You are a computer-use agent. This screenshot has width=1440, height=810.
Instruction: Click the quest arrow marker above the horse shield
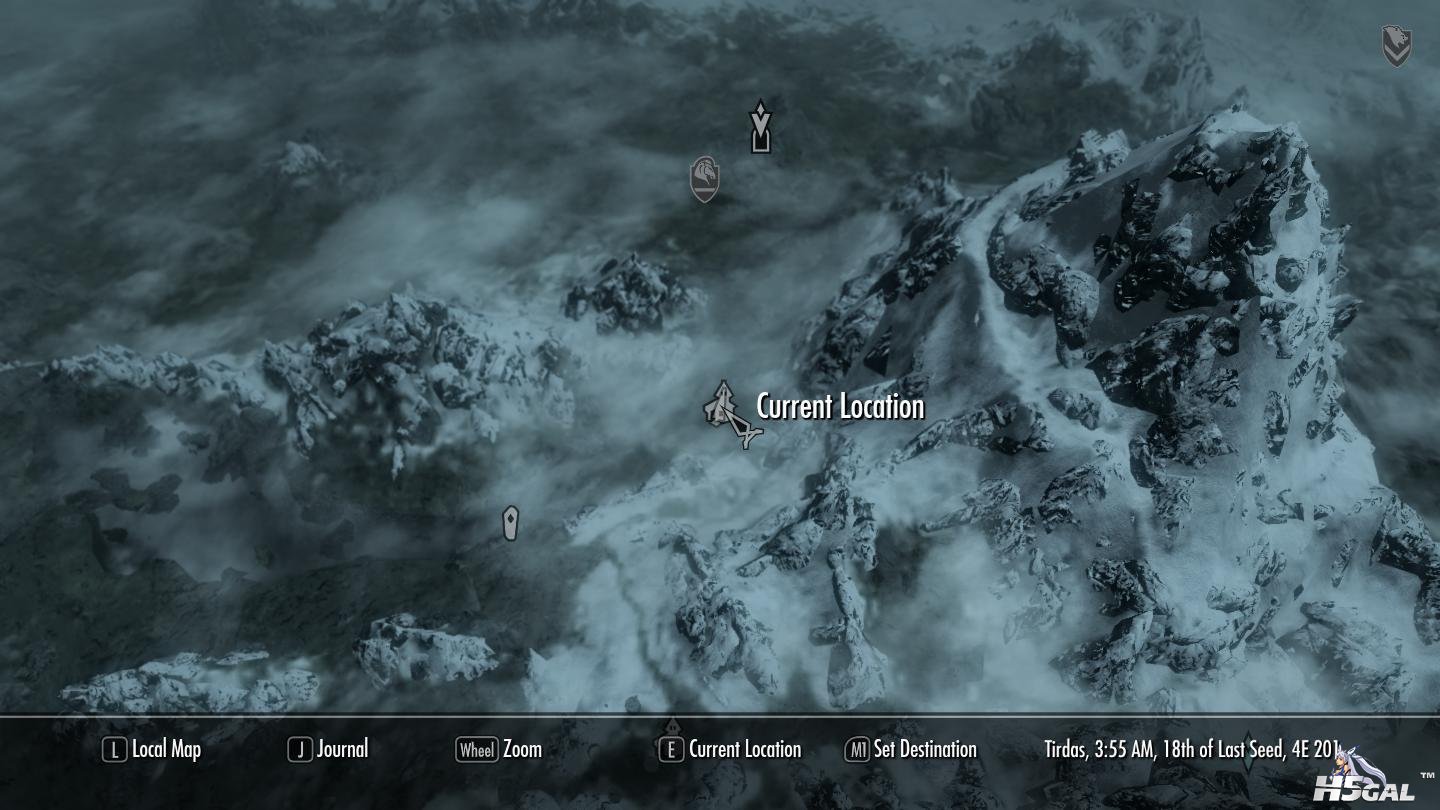761,127
